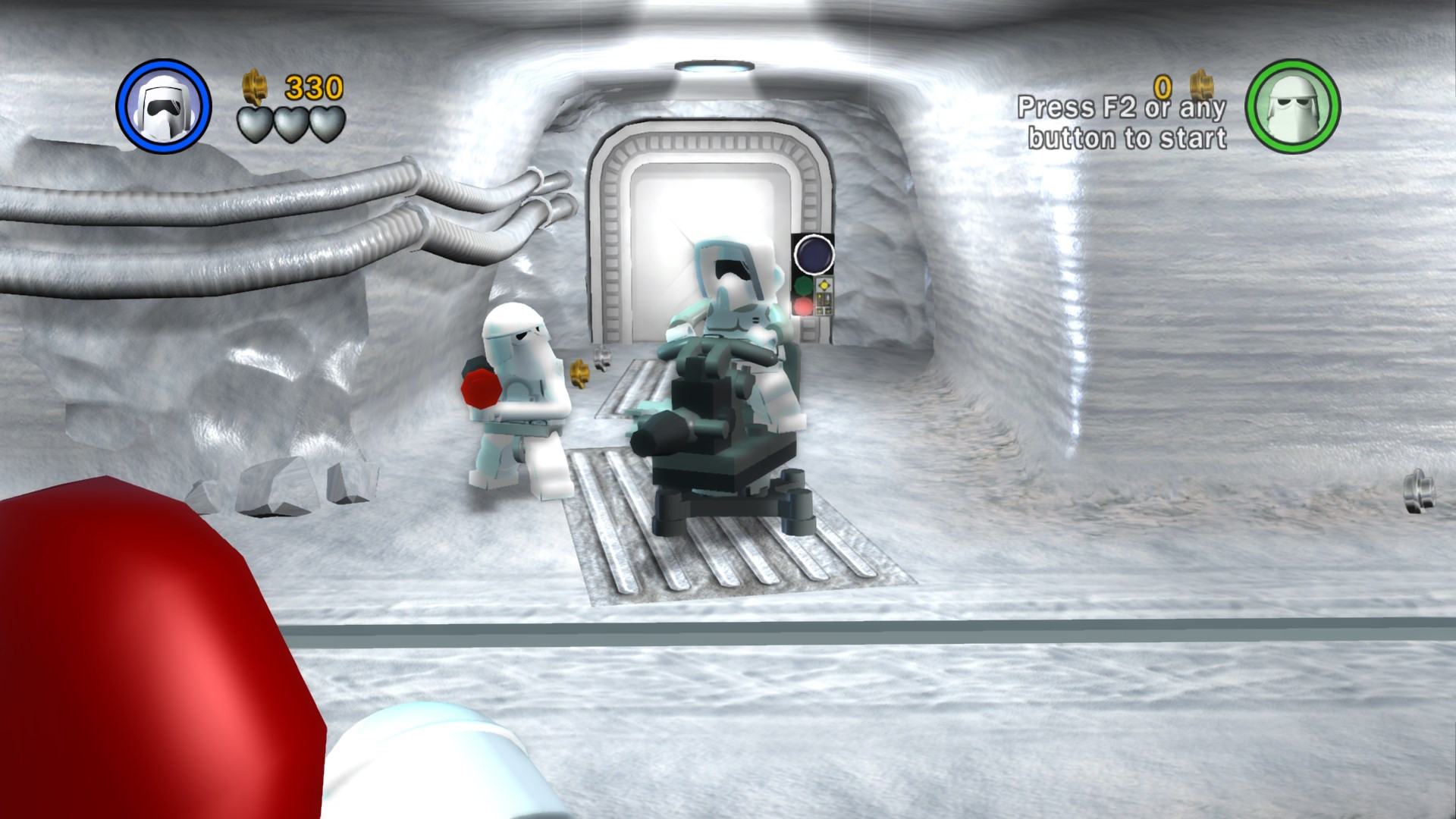Toggle the large blue indicator on the door panel

[x=812, y=256]
